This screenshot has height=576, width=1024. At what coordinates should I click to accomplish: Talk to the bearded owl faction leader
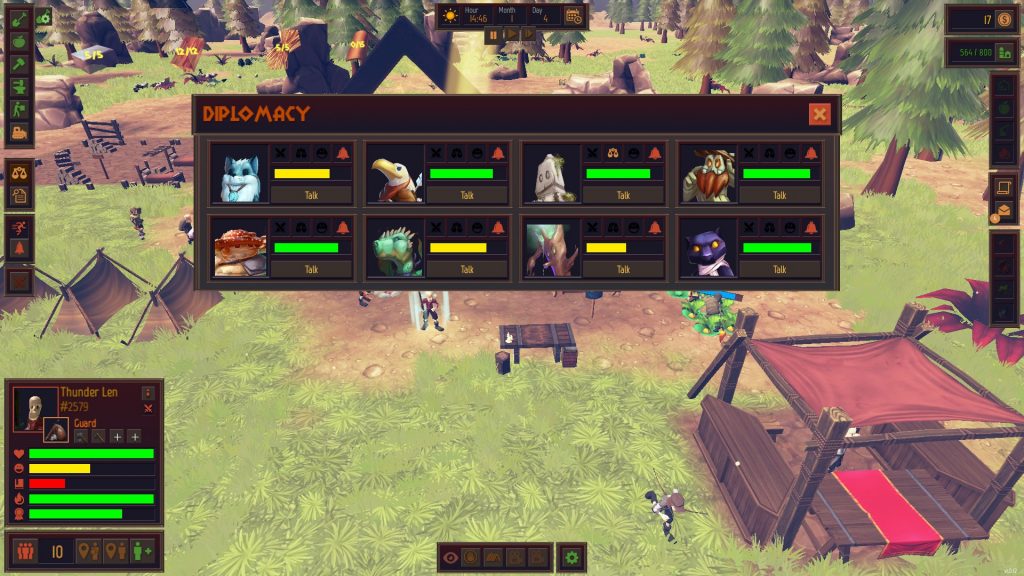(779, 195)
